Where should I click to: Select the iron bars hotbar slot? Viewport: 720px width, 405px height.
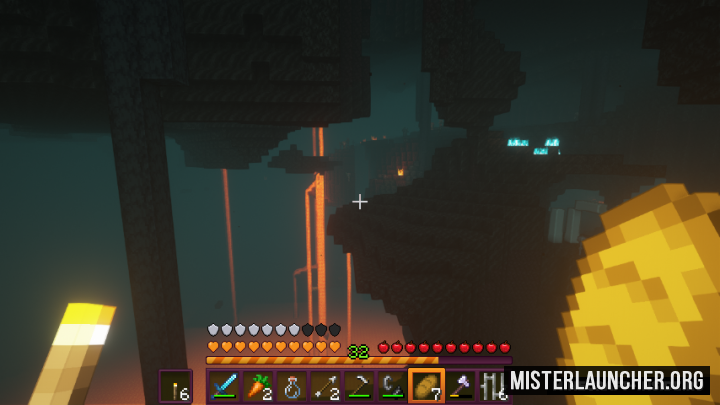[x=493, y=386]
